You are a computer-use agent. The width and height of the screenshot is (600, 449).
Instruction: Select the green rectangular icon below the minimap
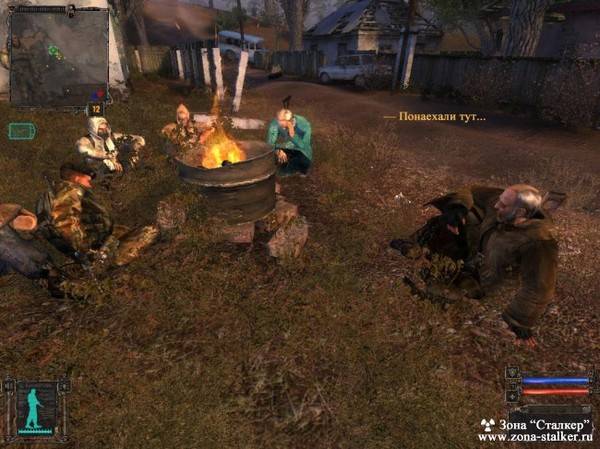(x=22, y=130)
